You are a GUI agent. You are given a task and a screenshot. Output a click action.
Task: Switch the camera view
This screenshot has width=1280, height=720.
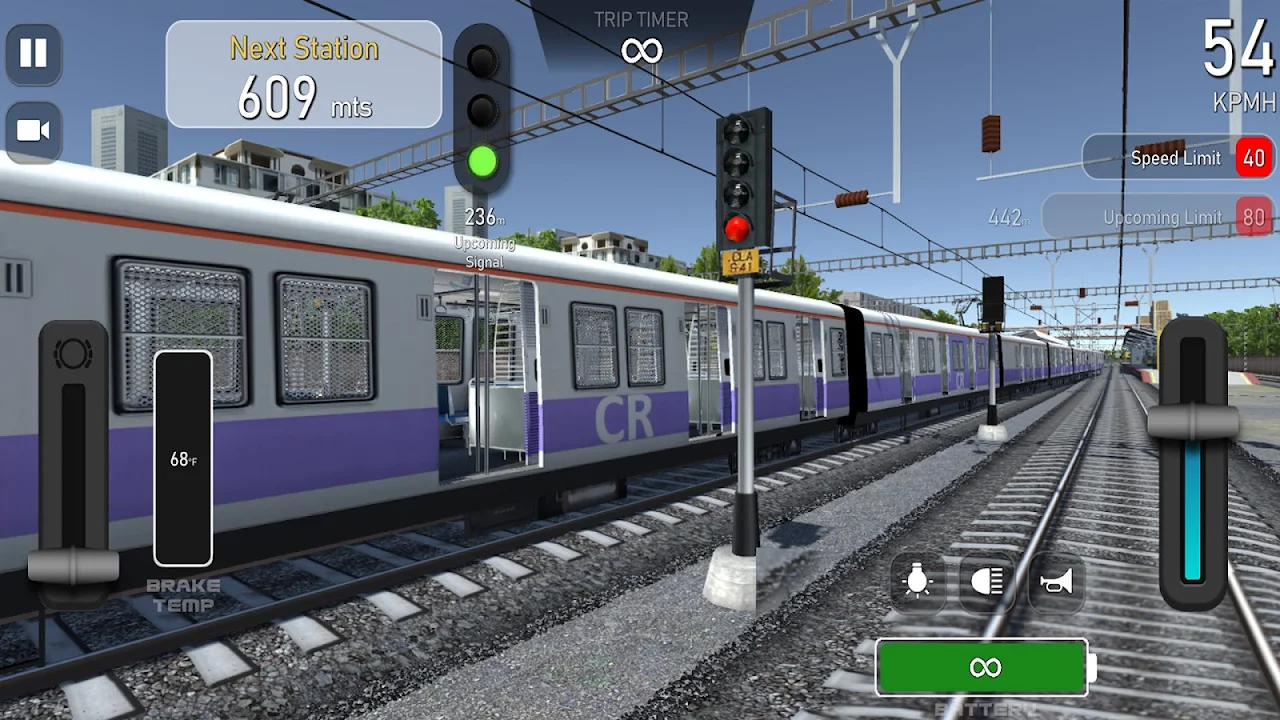click(x=33, y=131)
